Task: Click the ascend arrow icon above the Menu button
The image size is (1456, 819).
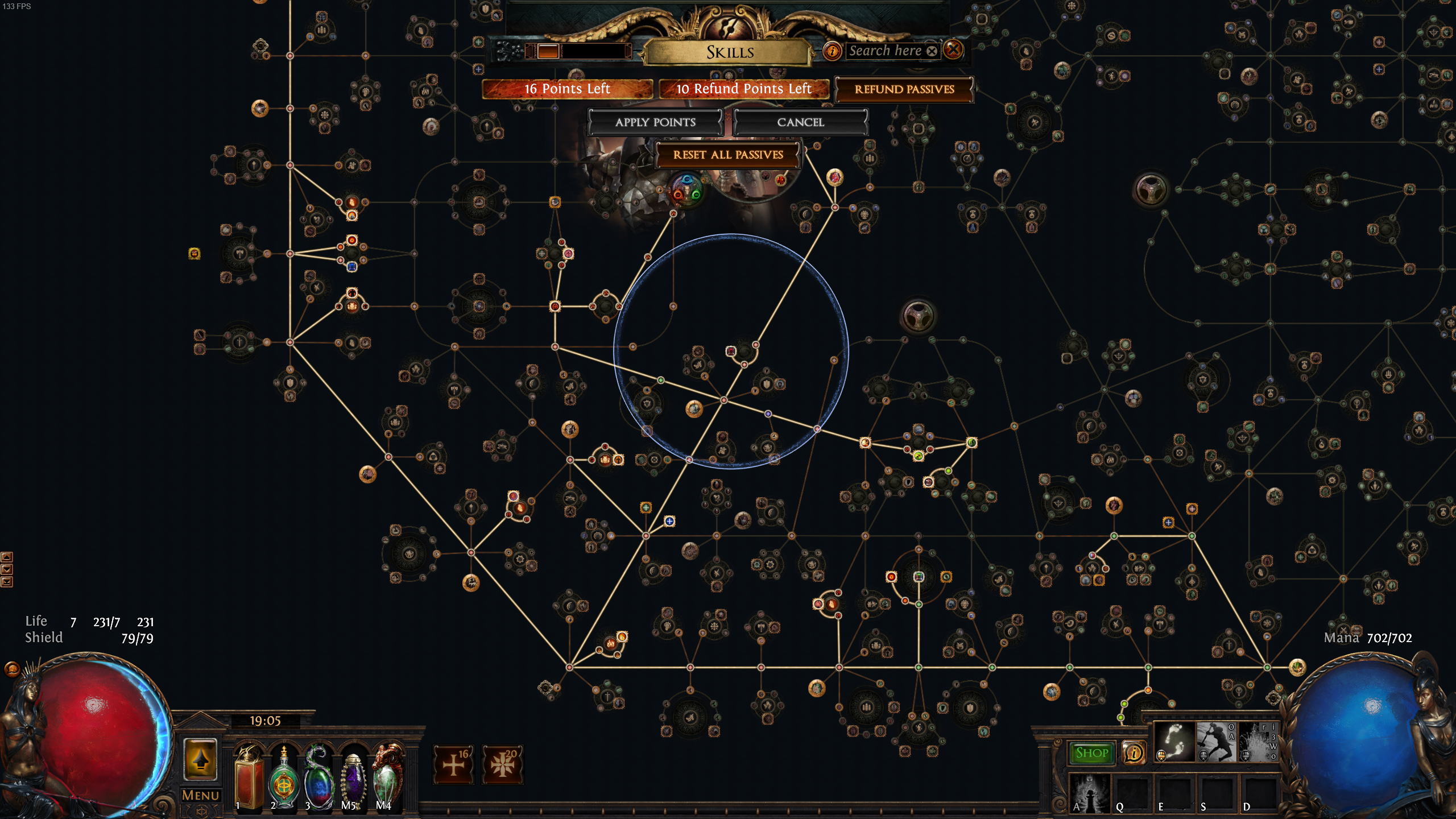Action: (200, 759)
